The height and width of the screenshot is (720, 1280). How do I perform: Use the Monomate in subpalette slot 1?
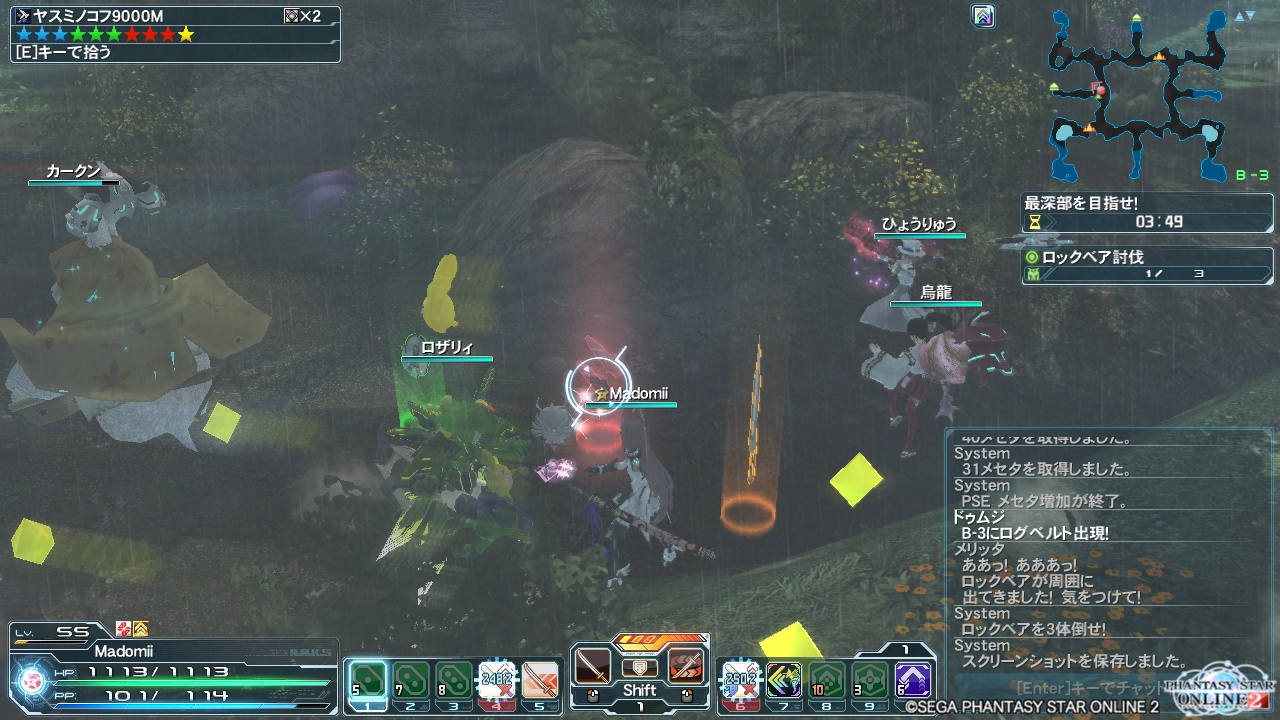pos(367,681)
